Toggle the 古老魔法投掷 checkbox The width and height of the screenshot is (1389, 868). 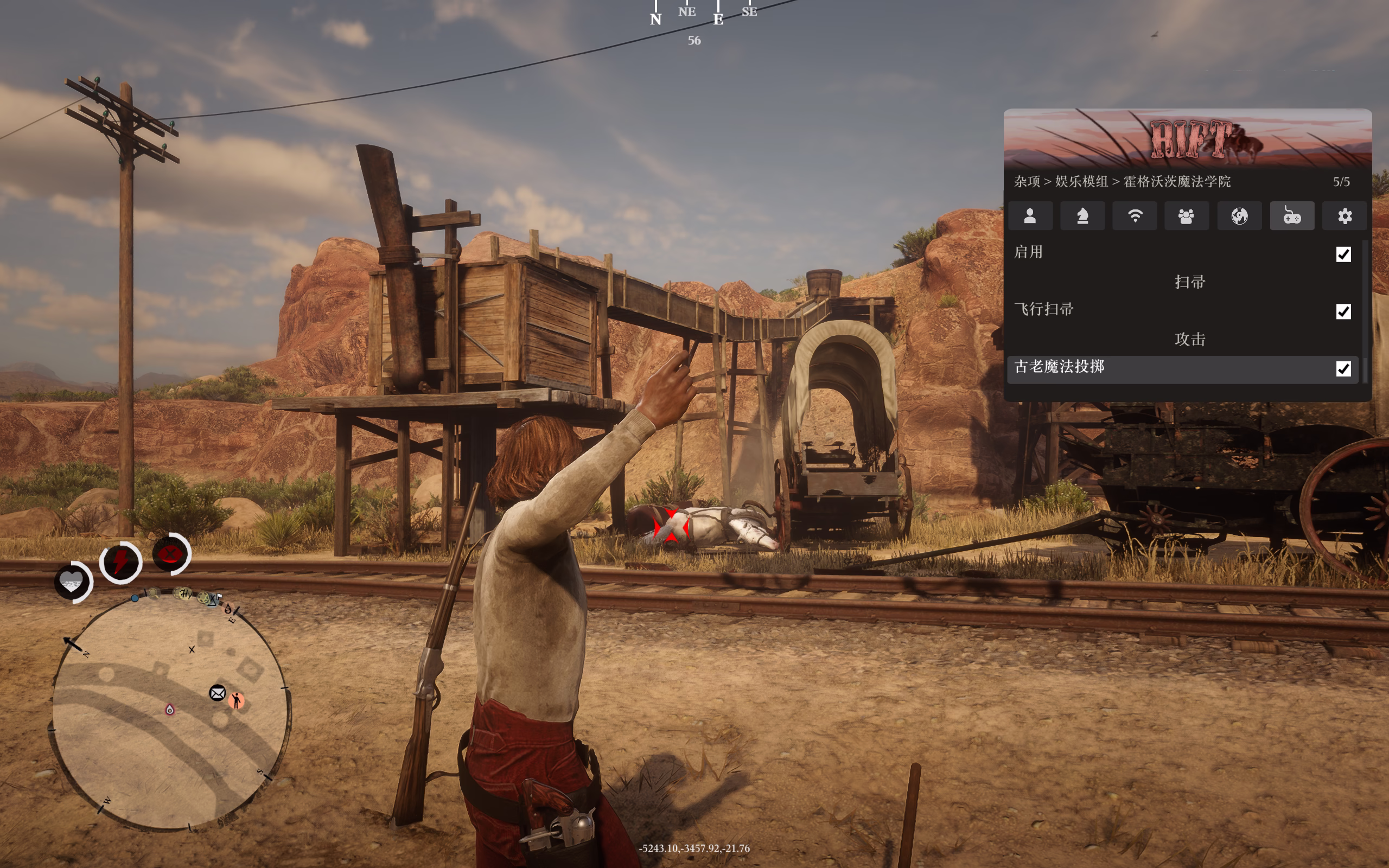(1343, 368)
